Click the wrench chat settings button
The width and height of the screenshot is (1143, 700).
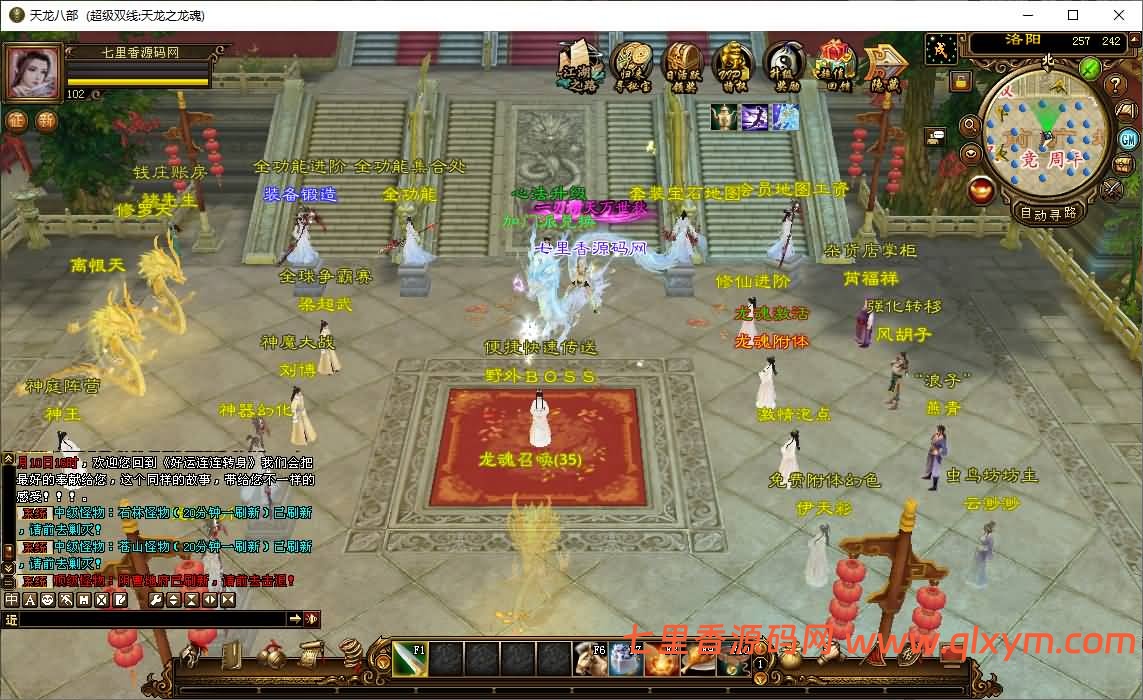click(x=156, y=600)
